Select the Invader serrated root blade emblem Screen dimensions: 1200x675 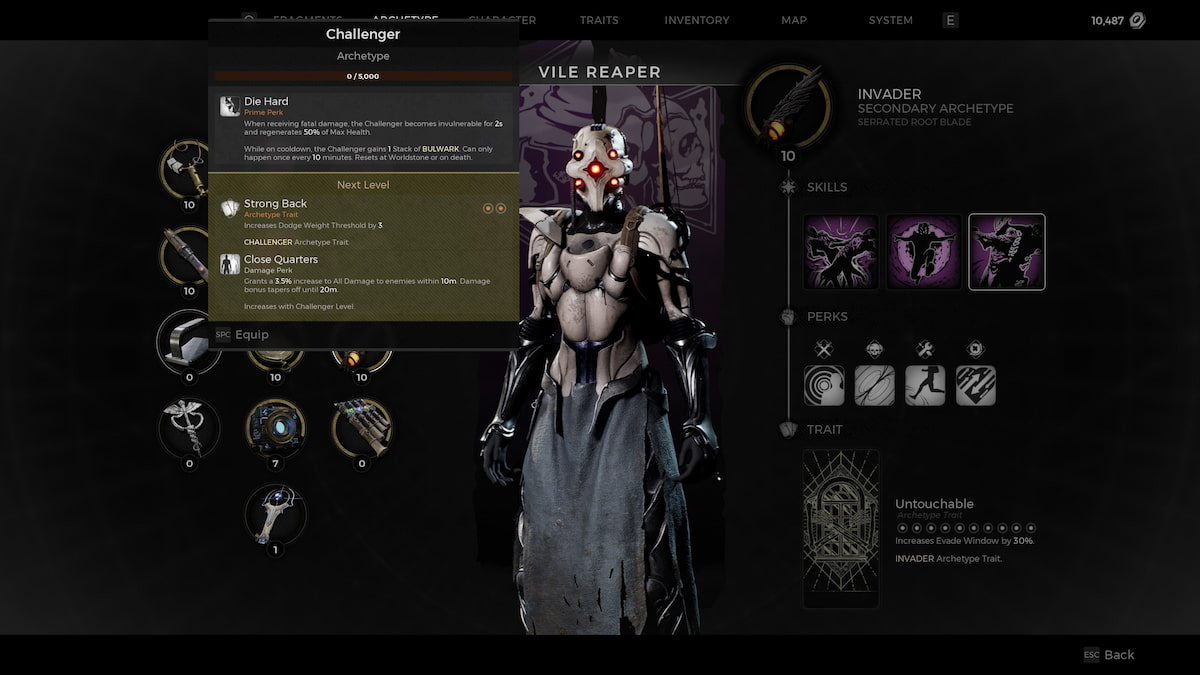coord(789,106)
